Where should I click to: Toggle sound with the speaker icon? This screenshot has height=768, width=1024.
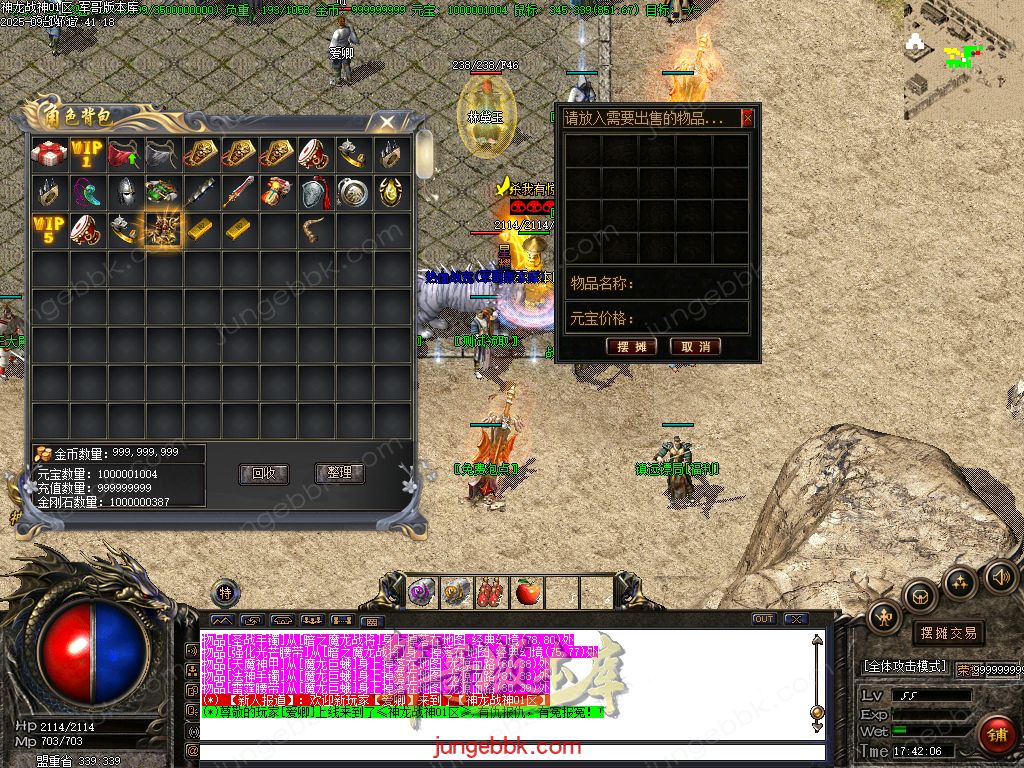pyautogui.click(x=1000, y=576)
